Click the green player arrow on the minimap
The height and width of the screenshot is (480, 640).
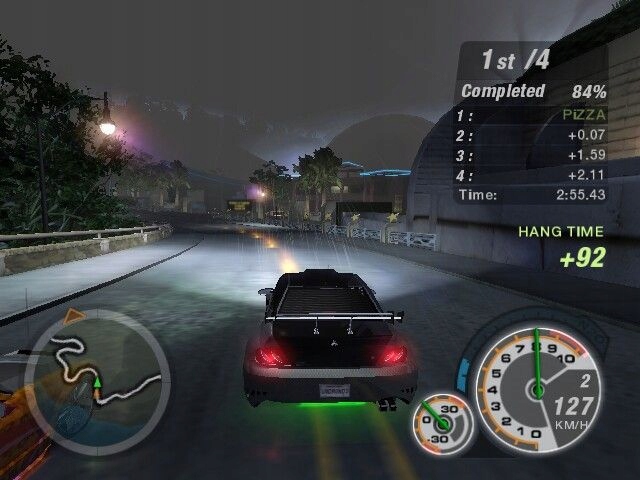[x=97, y=381]
